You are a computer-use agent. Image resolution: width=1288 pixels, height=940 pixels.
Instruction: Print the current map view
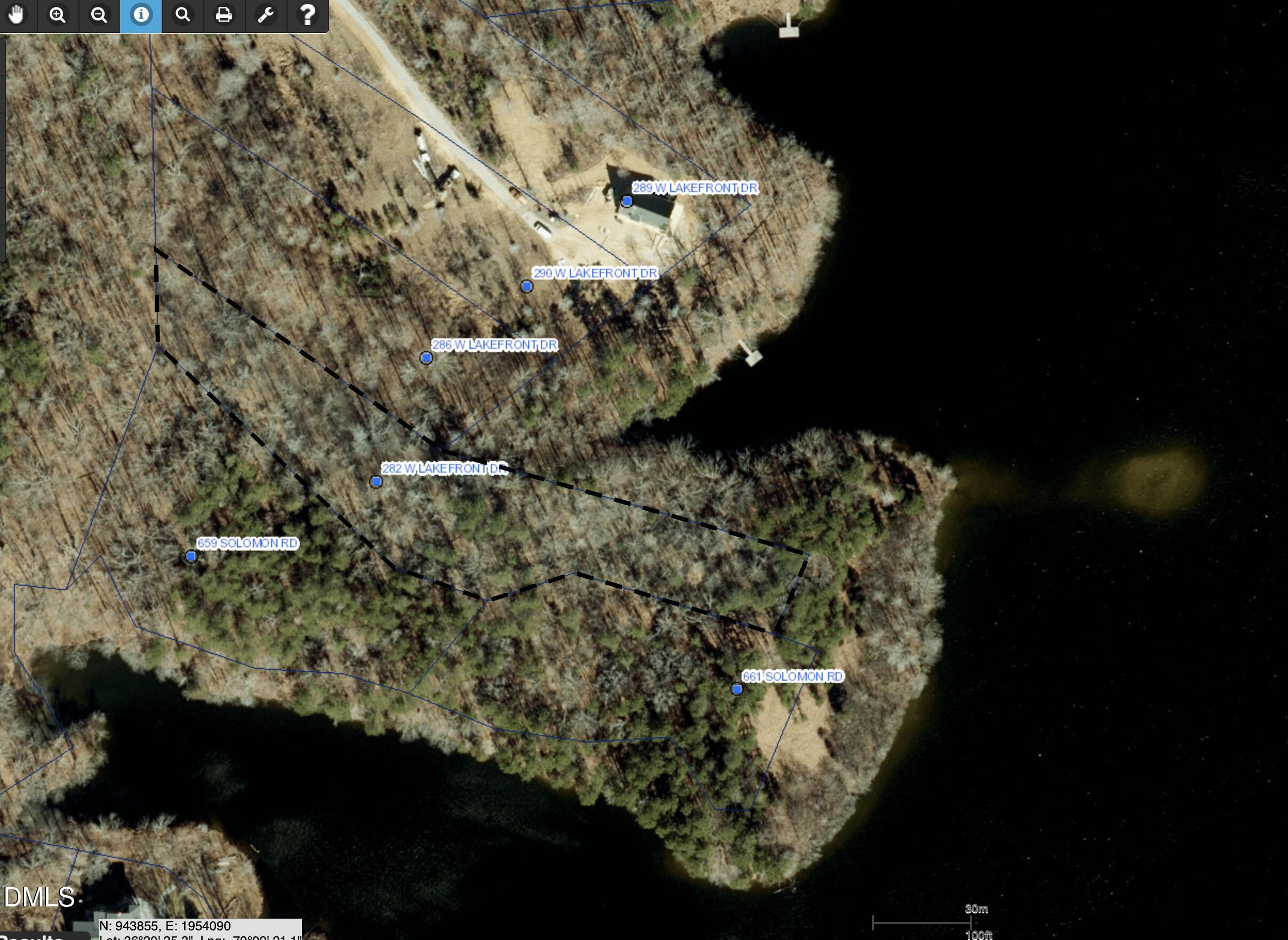(x=224, y=15)
